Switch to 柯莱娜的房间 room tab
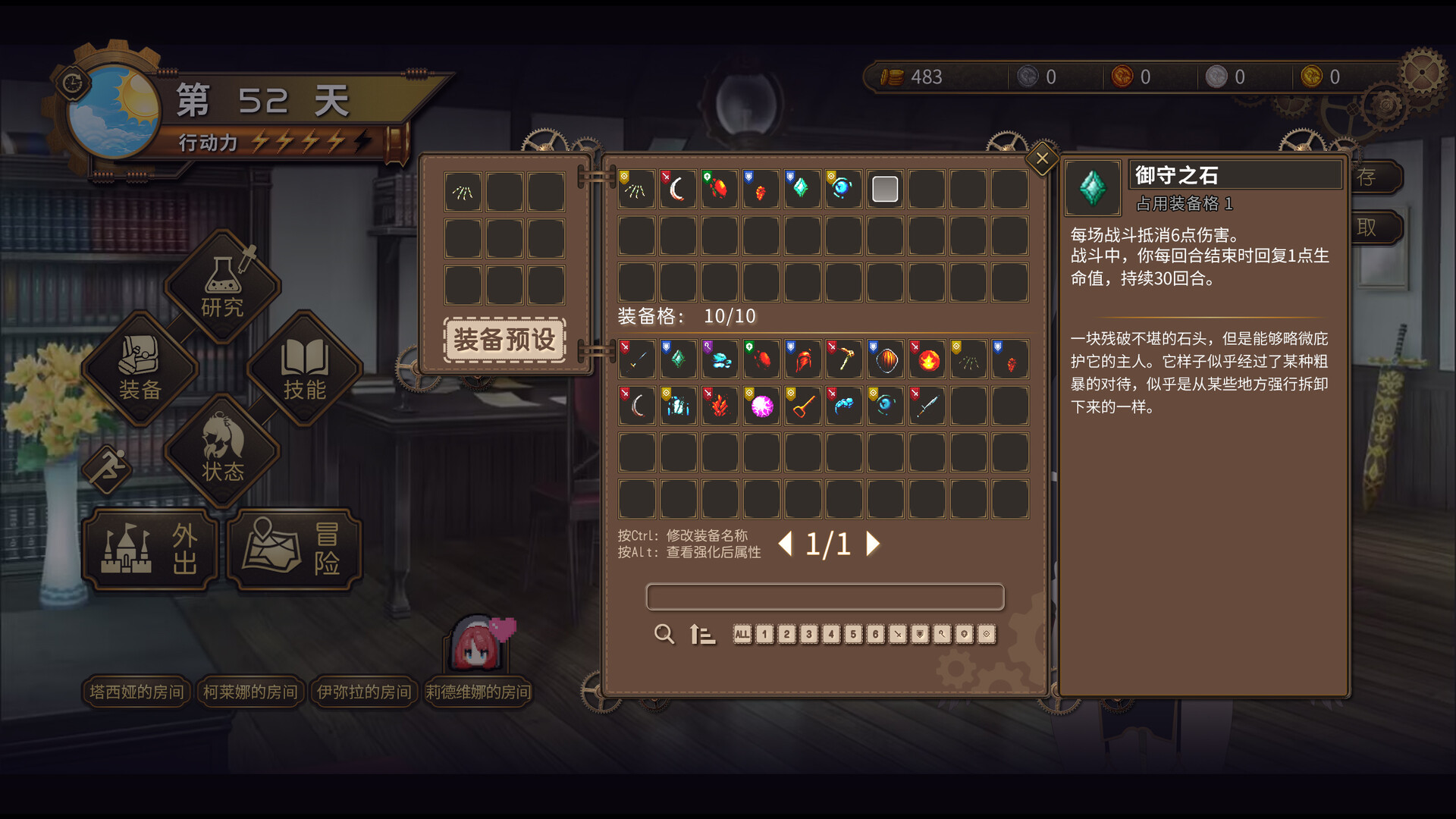The height and width of the screenshot is (819, 1456). pyautogui.click(x=250, y=692)
